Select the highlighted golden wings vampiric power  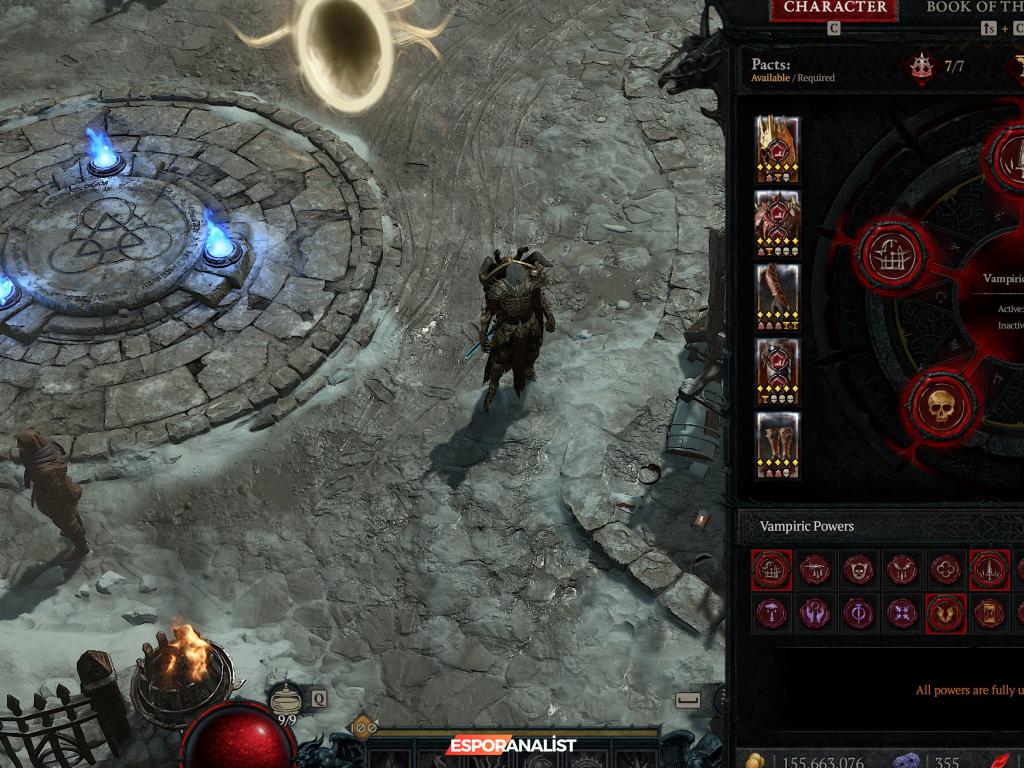click(x=945, y=613)
